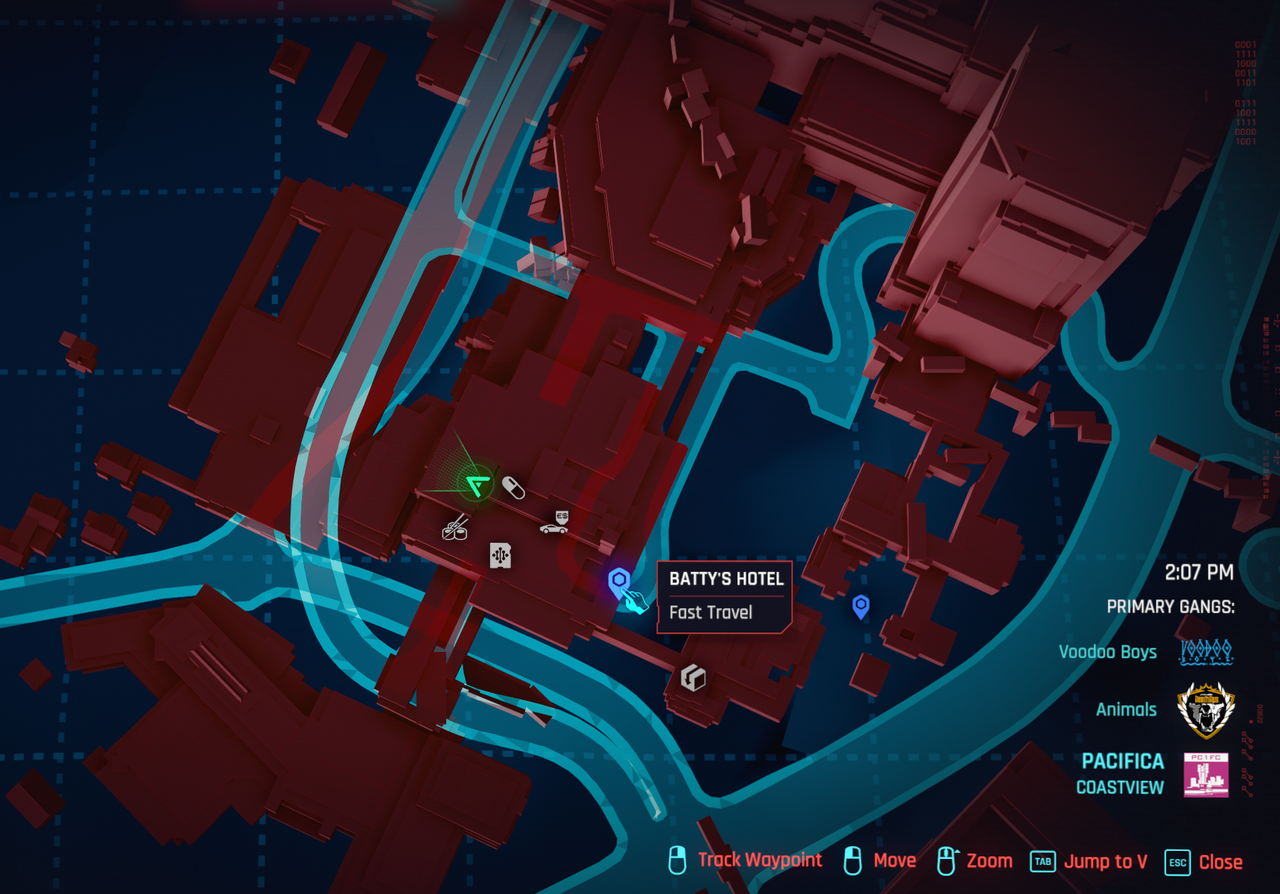1280x894 pixels.
Task: Click the drop point box marker
Action: point(692,678)
